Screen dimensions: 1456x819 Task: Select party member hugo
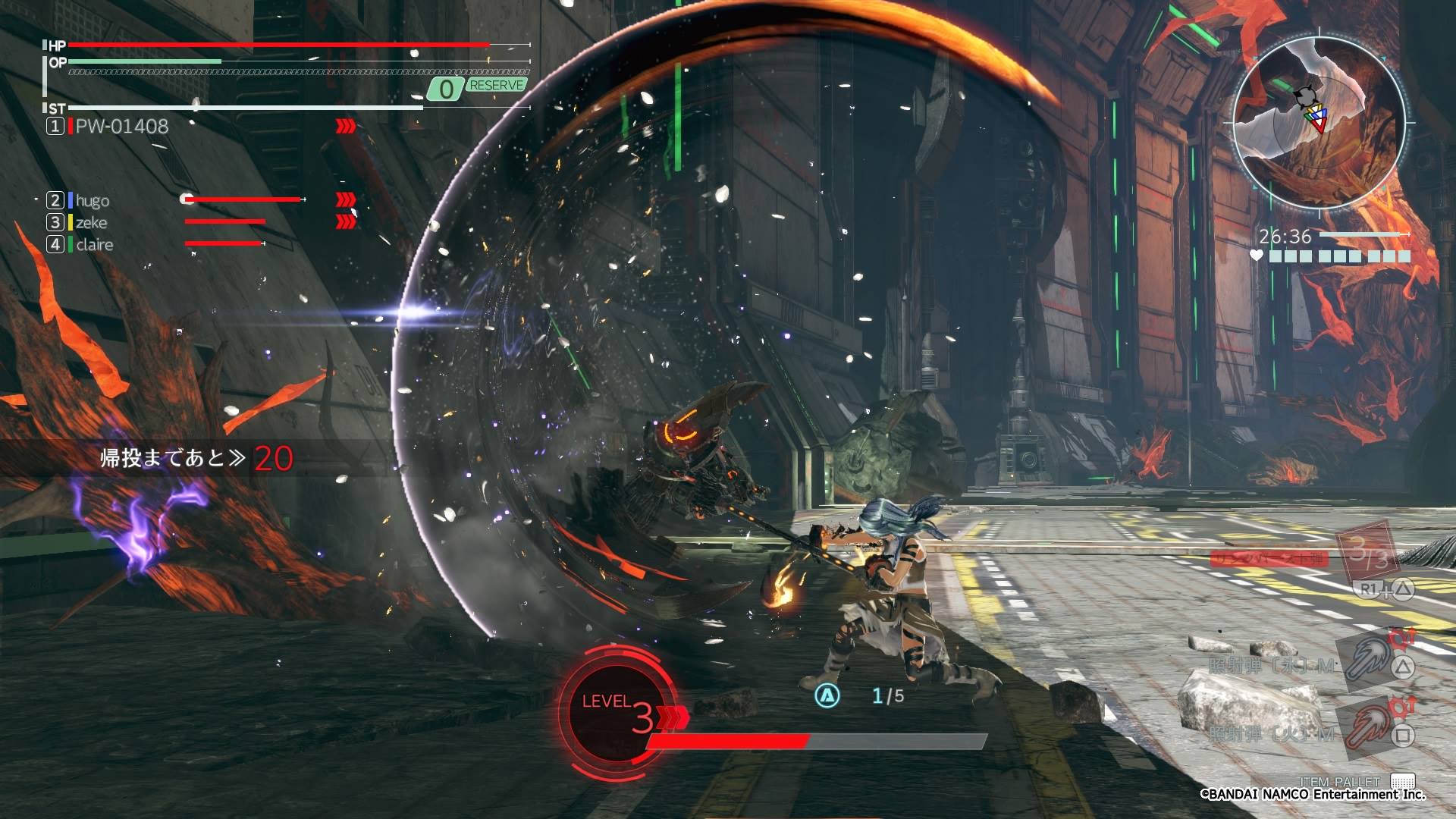click(x=92, y=200)
